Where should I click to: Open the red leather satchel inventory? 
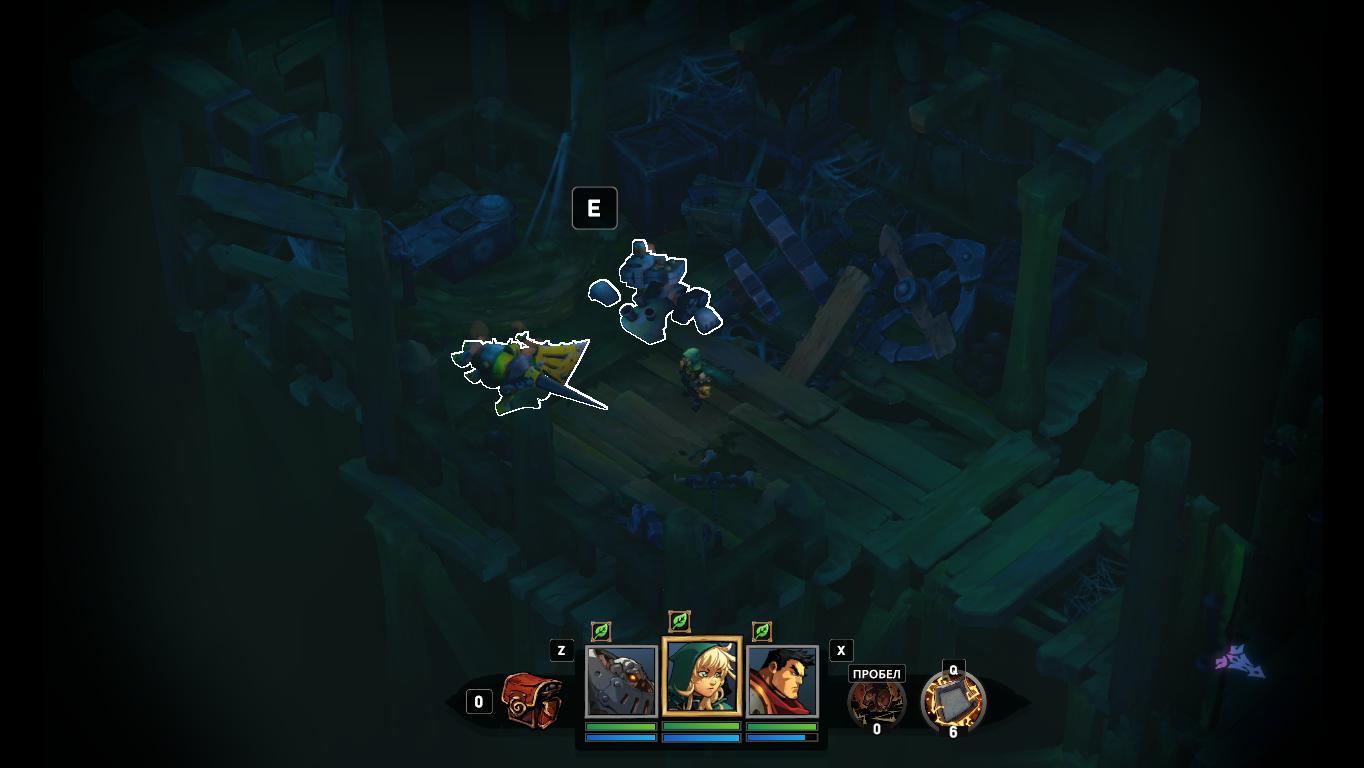(531, 700)
